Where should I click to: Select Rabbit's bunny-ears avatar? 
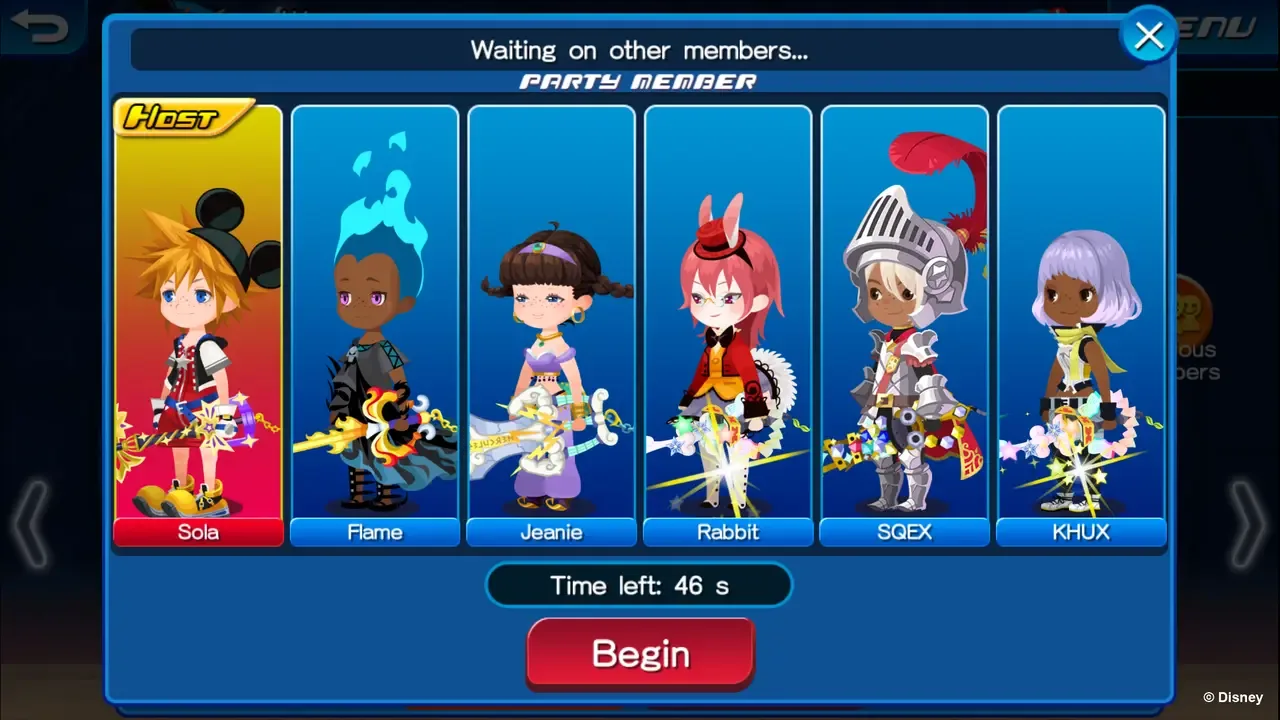[727, 280]
